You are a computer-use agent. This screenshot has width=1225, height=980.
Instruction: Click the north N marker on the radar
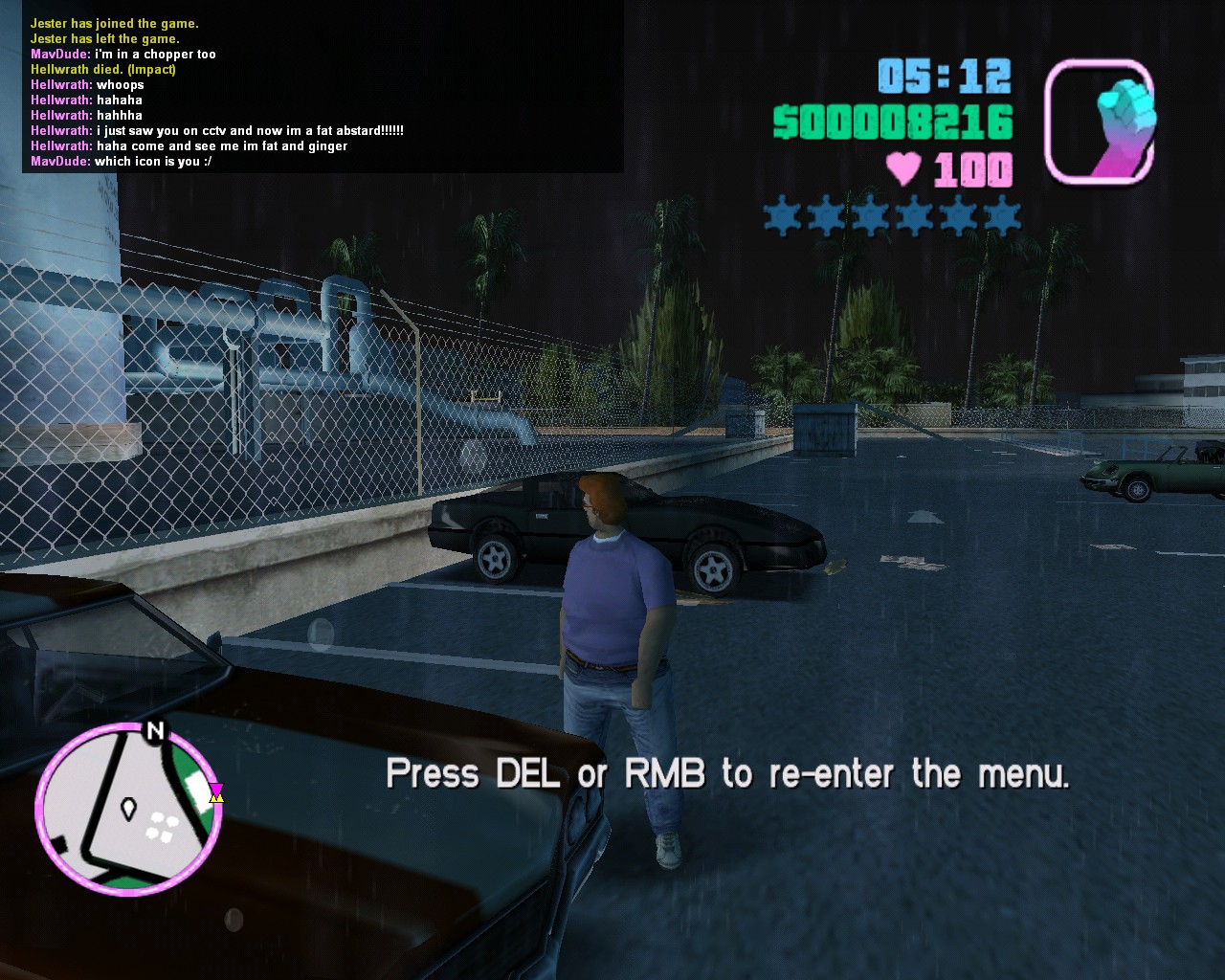point(154,732)
